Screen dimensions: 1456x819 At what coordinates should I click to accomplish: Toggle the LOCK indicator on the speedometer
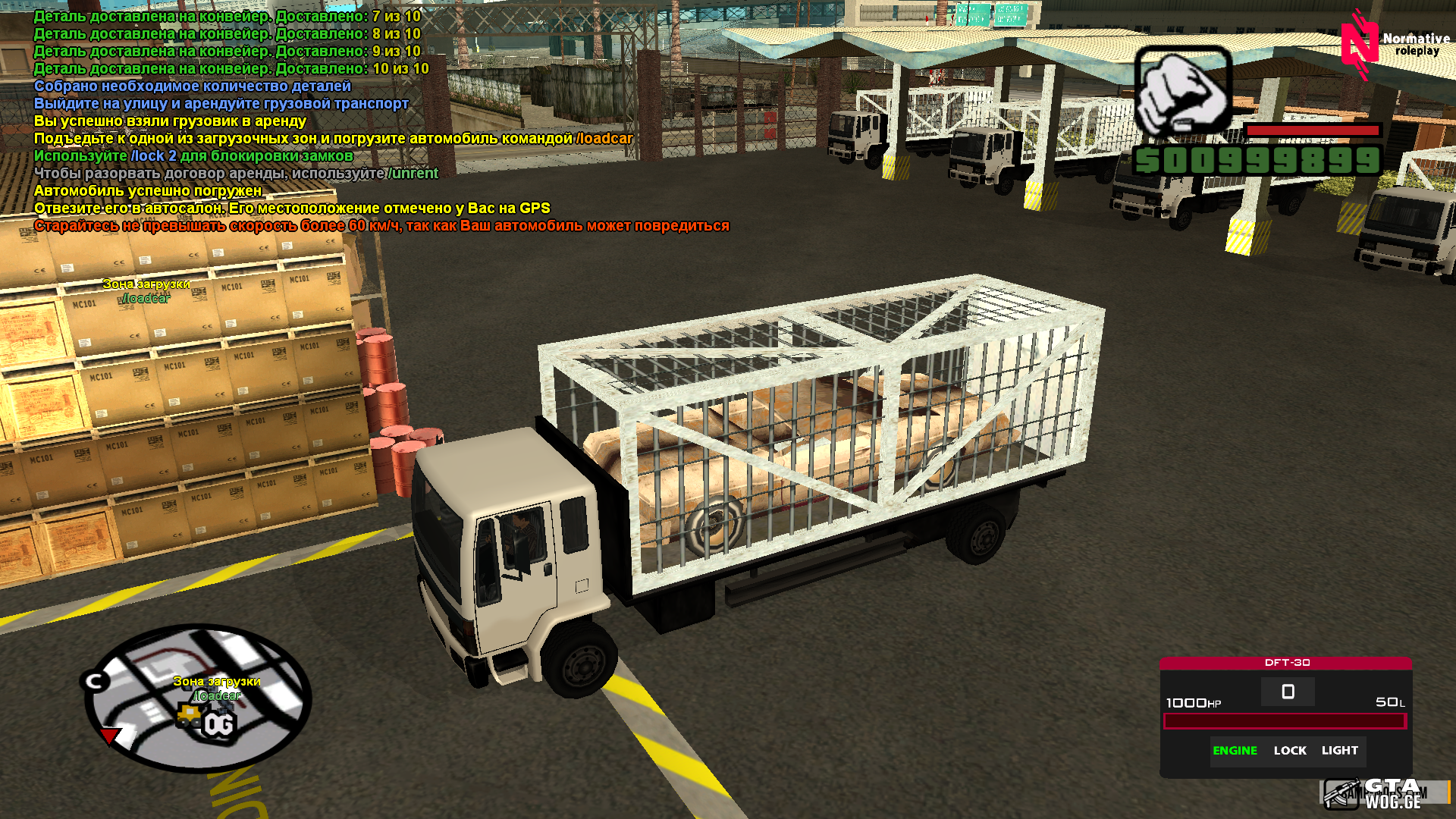pos(1290,751)
